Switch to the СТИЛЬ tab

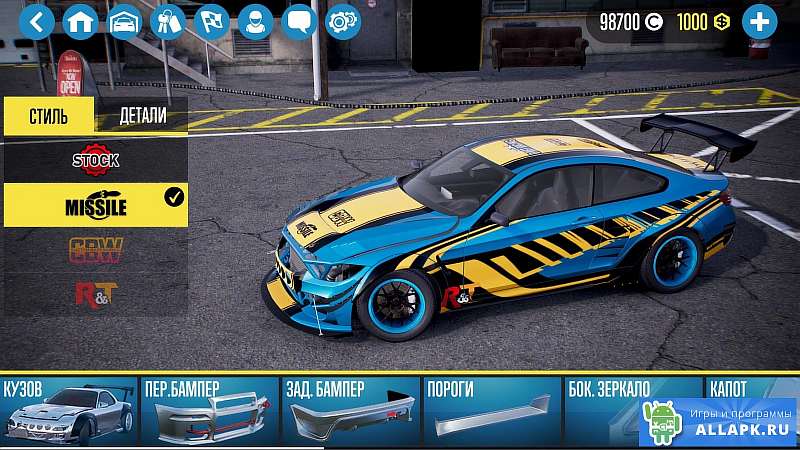[48, 115]
